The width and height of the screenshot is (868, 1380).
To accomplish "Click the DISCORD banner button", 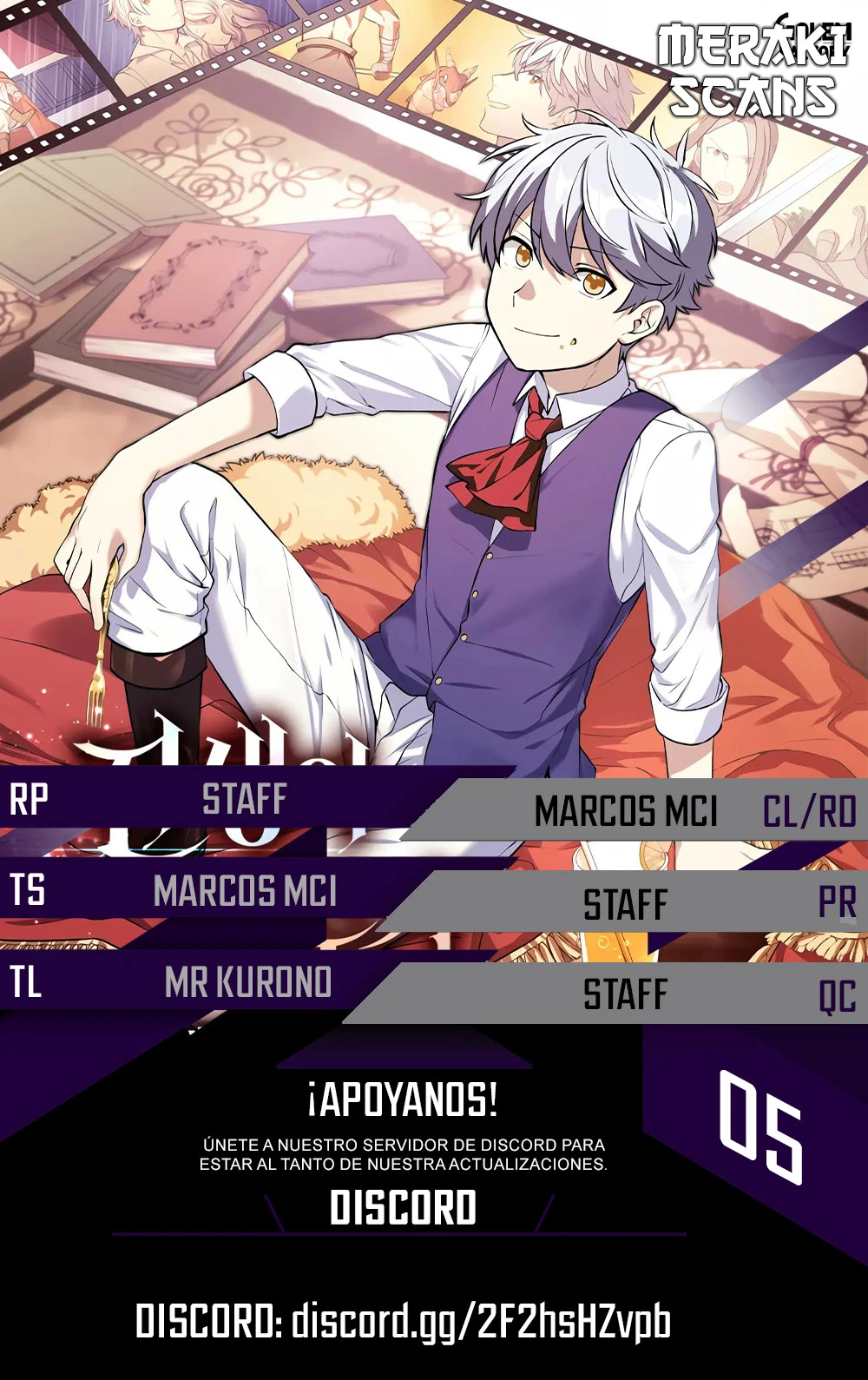I will click(403, 1208).
